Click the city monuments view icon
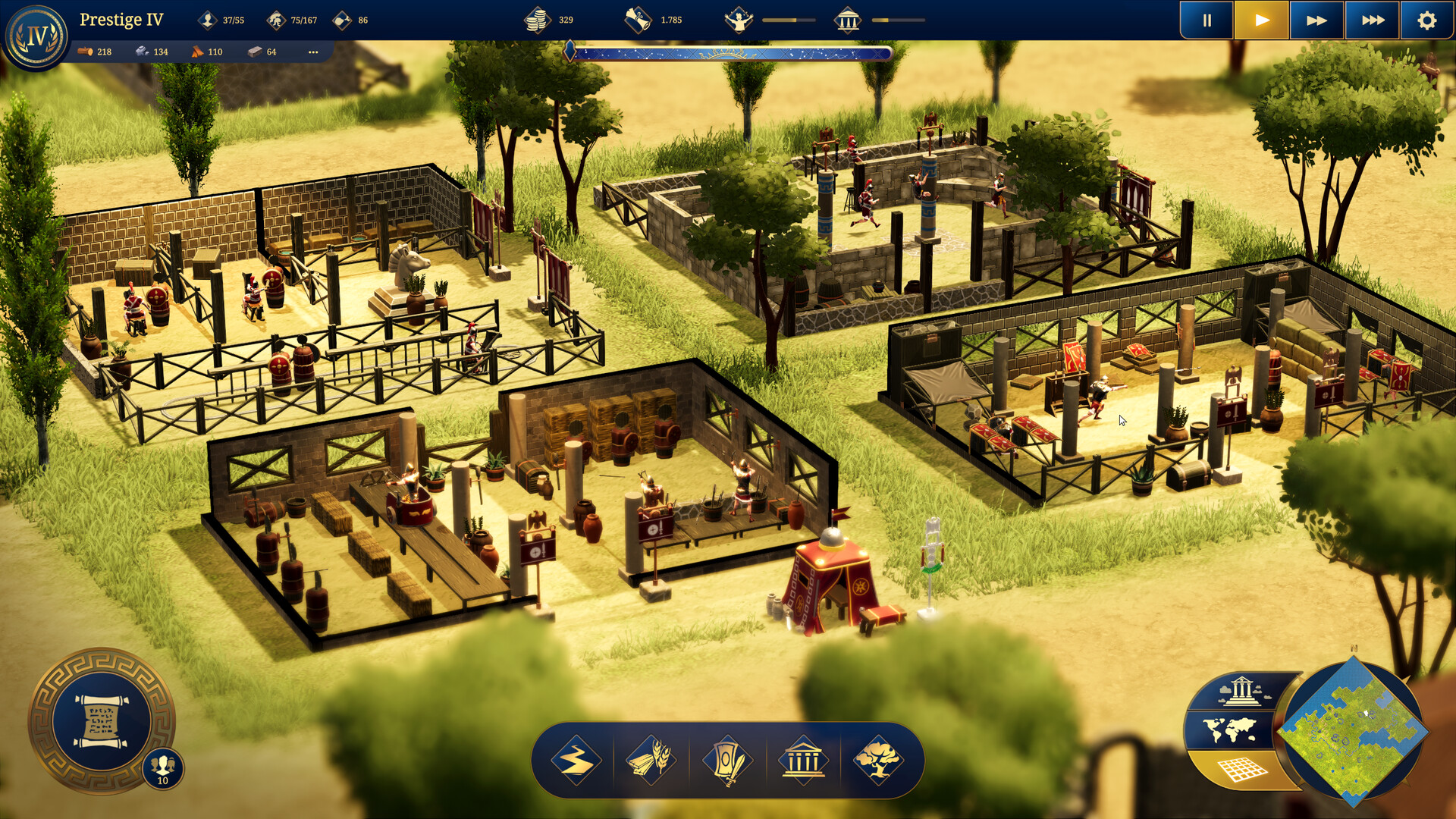The height and width of the screenshot is (819, 1456). [1241, 690]
